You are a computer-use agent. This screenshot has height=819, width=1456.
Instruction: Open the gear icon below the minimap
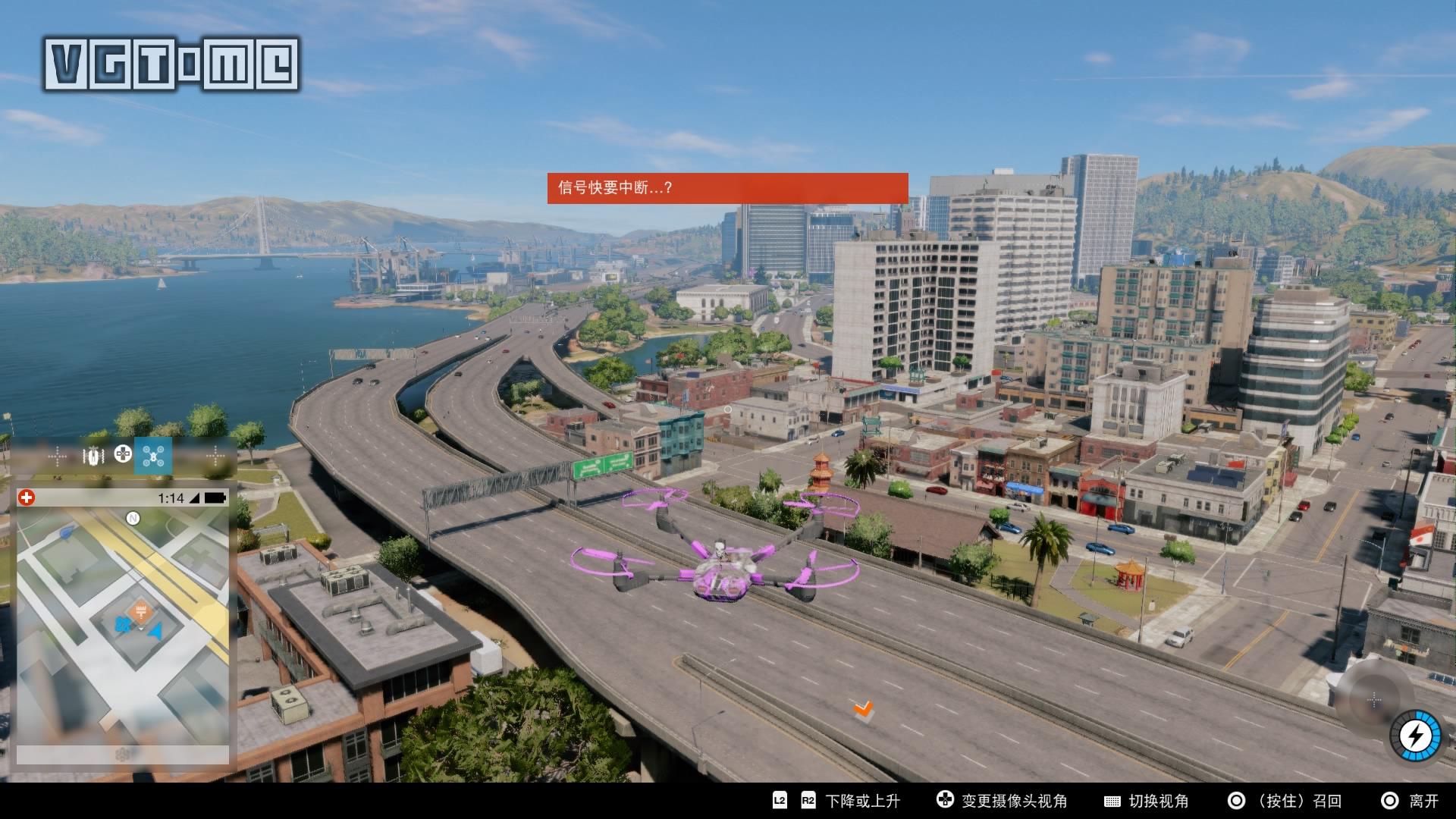123,754
